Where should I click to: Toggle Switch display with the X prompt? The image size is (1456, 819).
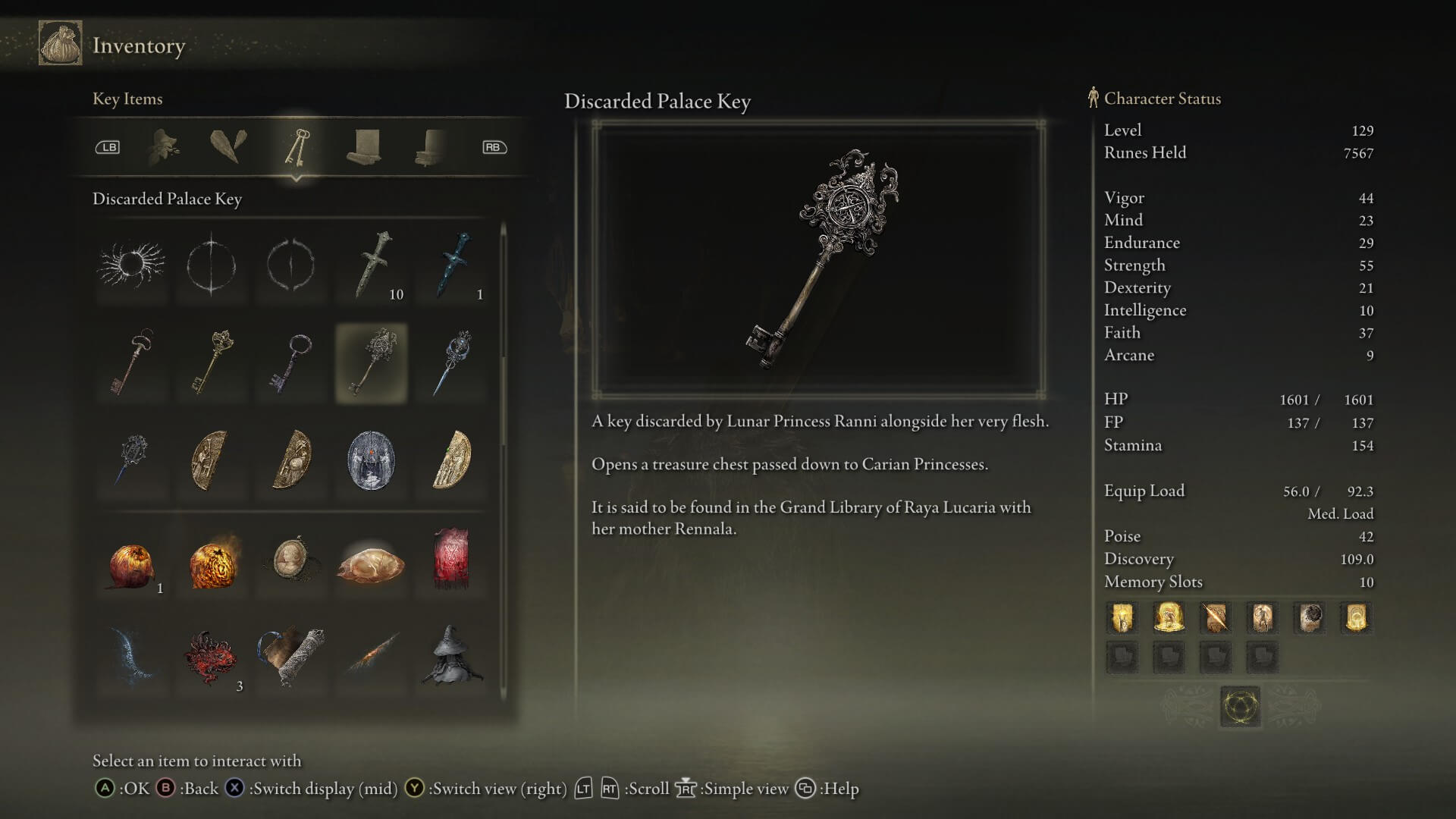233,789
